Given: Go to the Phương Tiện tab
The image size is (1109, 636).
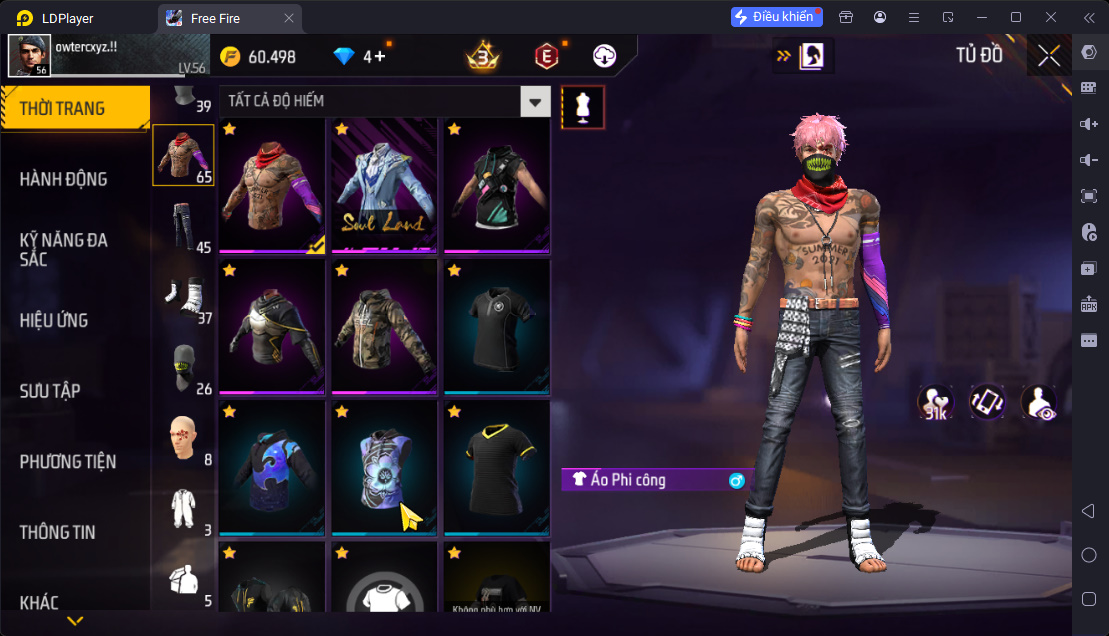Looking at the screenshot, I should pos(68,461).
